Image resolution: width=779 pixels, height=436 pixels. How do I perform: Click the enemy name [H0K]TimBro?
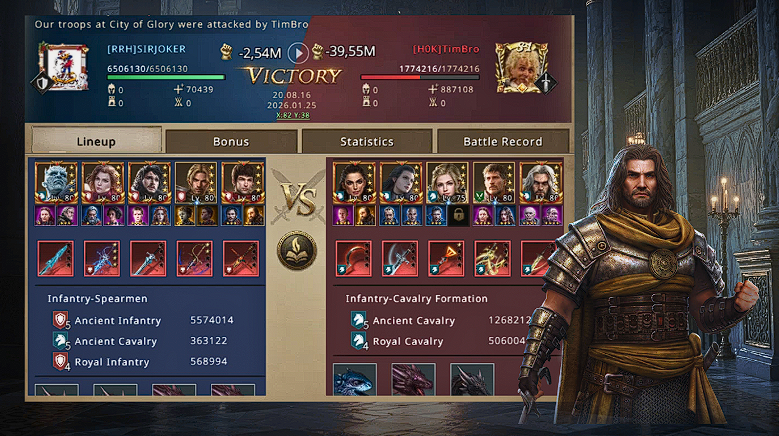pyautogui.click(x=444, y=49)
